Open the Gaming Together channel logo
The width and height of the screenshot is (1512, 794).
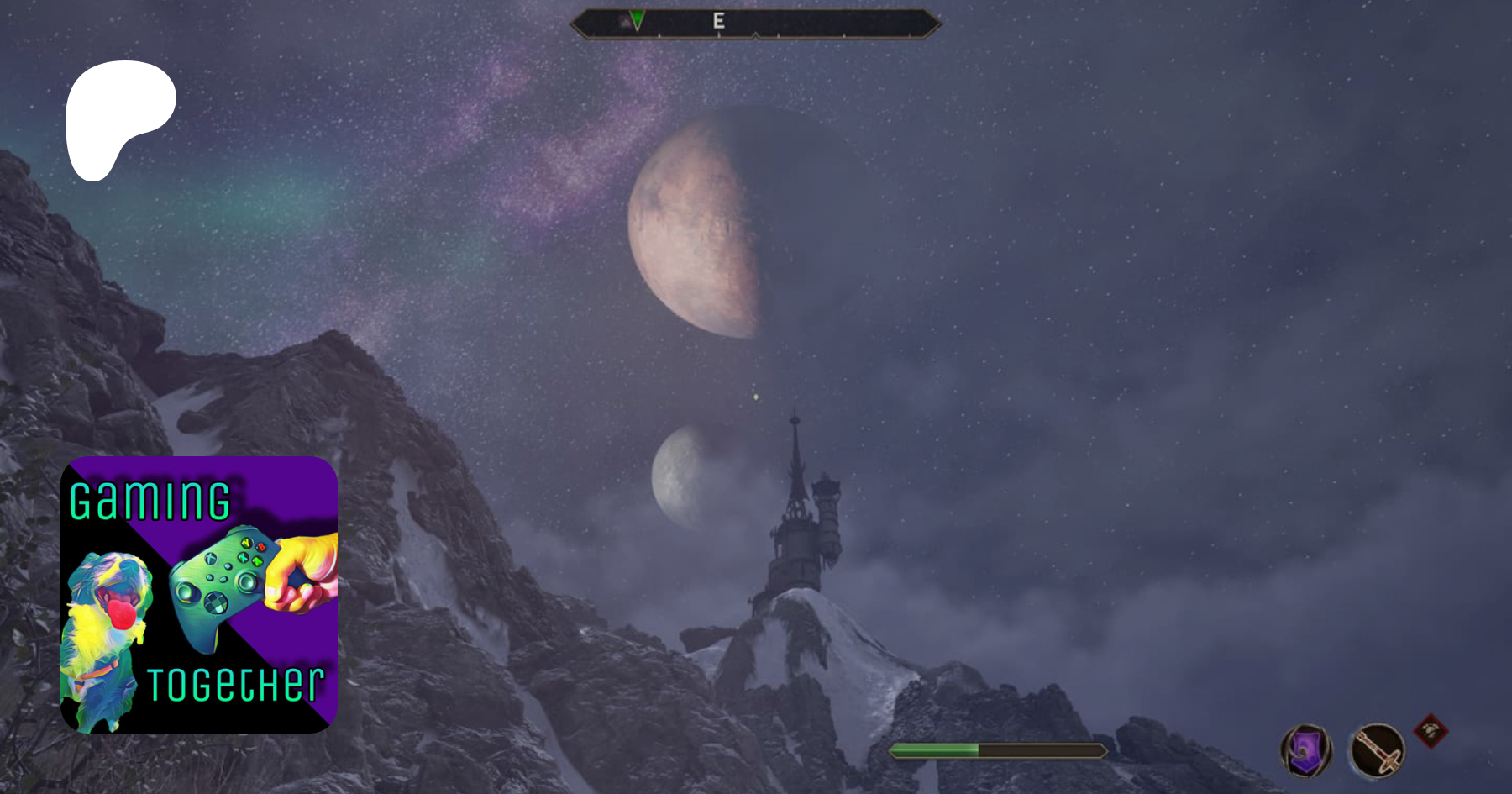(x=199, y=595)
